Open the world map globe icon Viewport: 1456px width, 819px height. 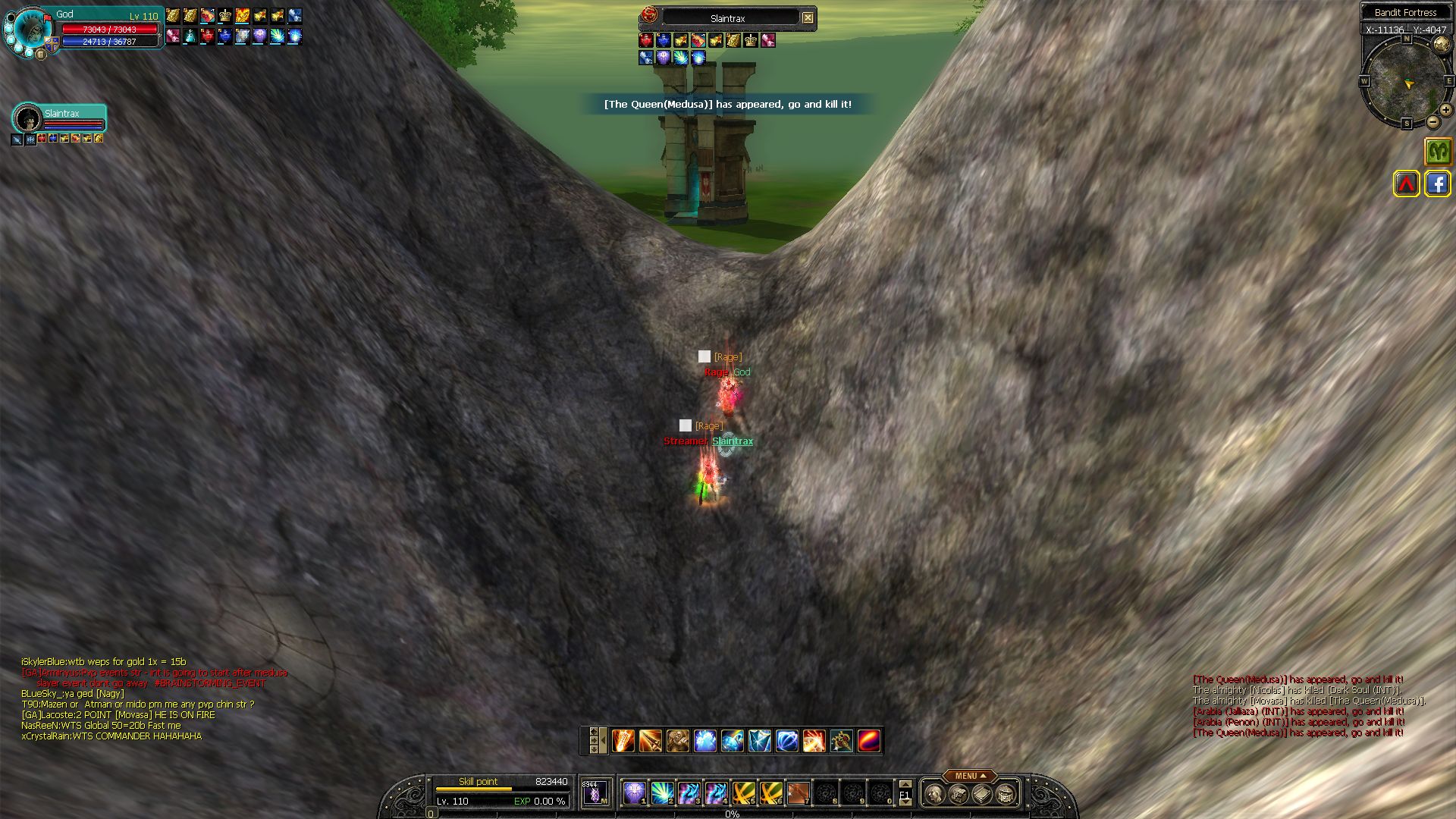click(1442, 45)
